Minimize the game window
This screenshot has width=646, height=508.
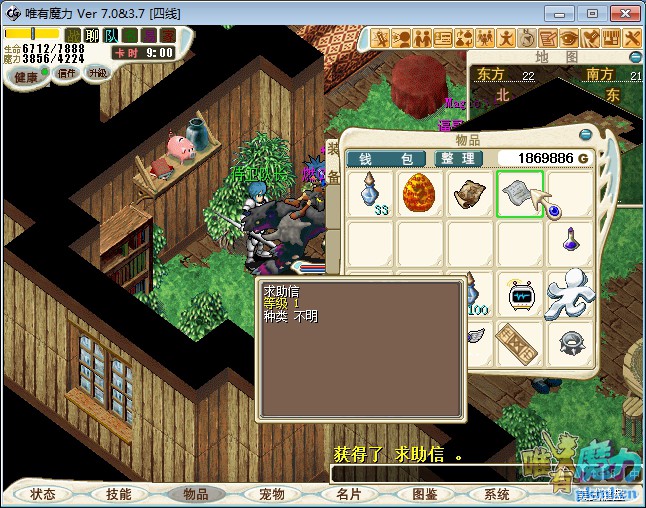pos(562,13)
